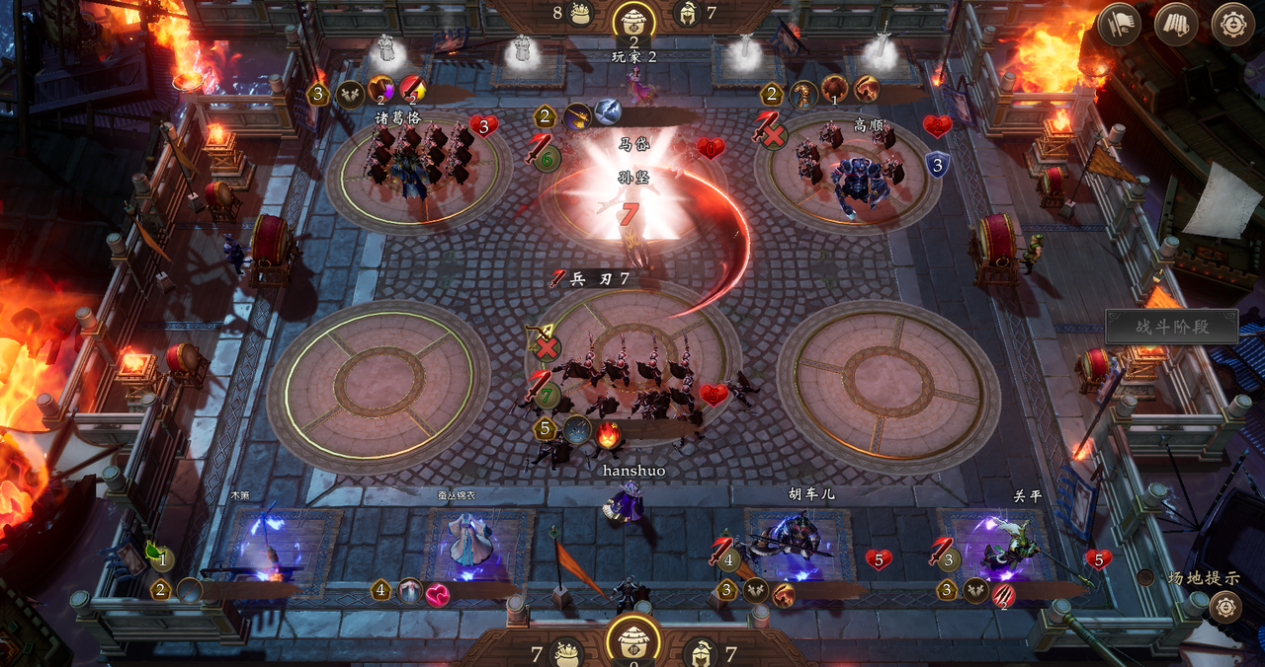Open the bamboo scroll log button
The width and height of the screenshot is (1265, 667).
(x=1176, y=24)
